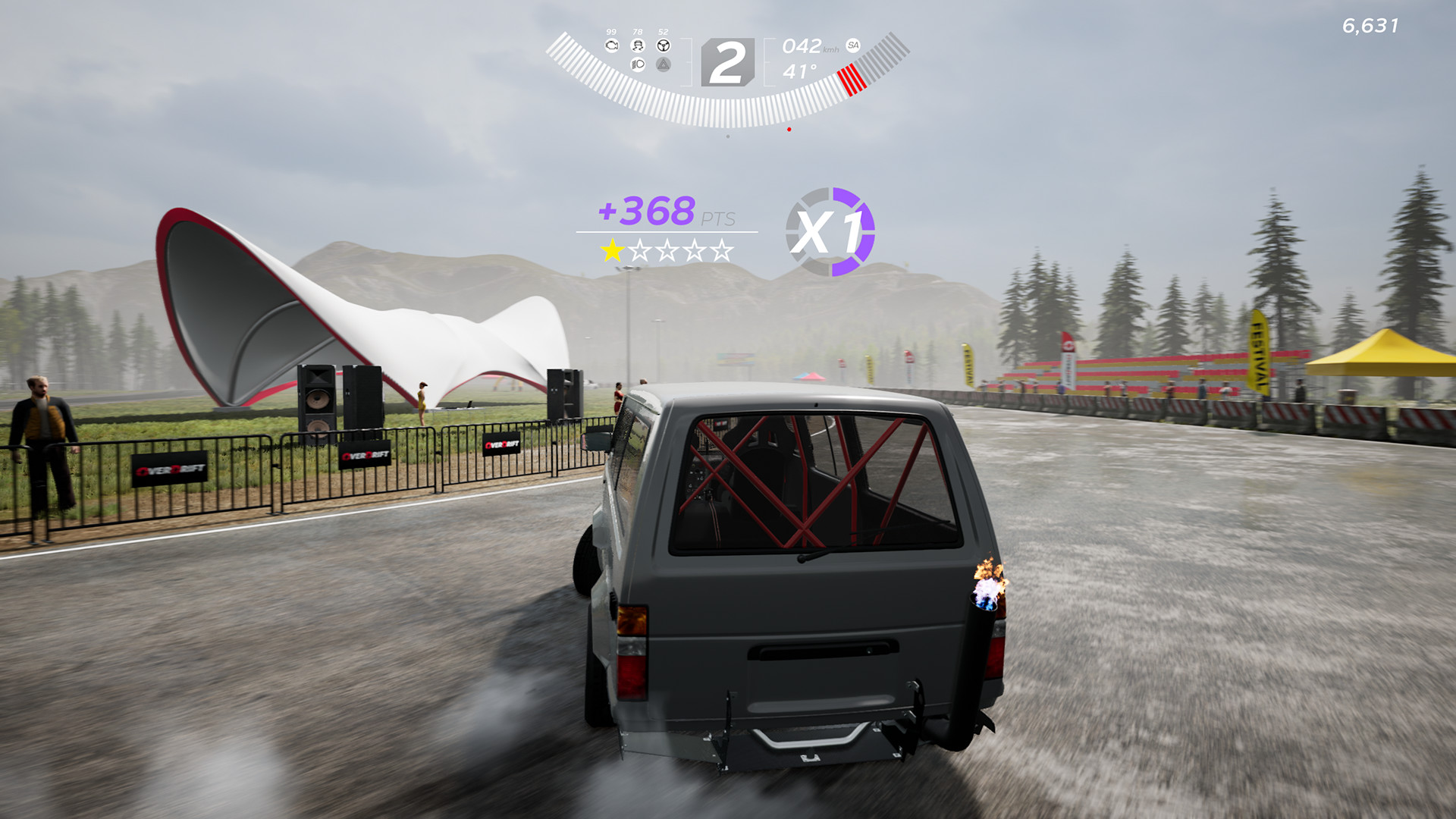Viewport: 1456px width, 819px height.
Task: Click the gear indicator showing 2
Action: 727,61
